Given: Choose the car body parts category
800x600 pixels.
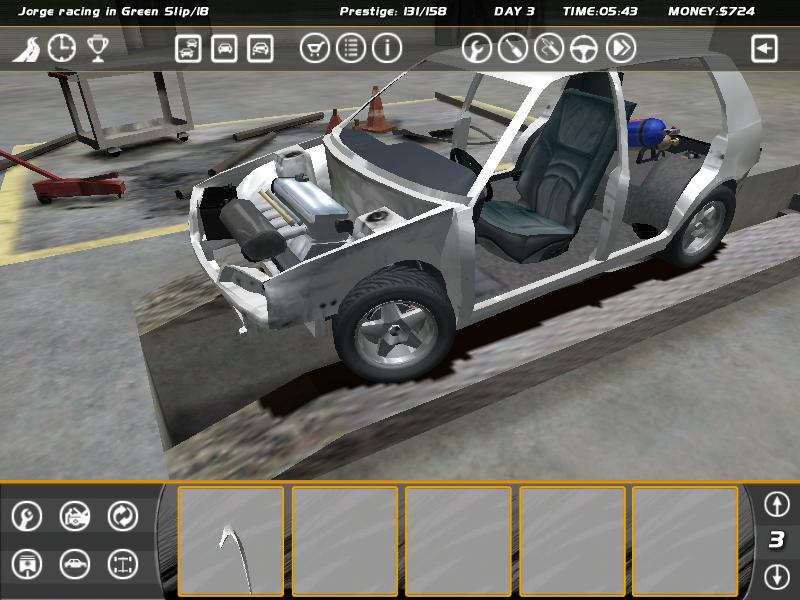Looking at the screenshot, I should click(75, 564).
